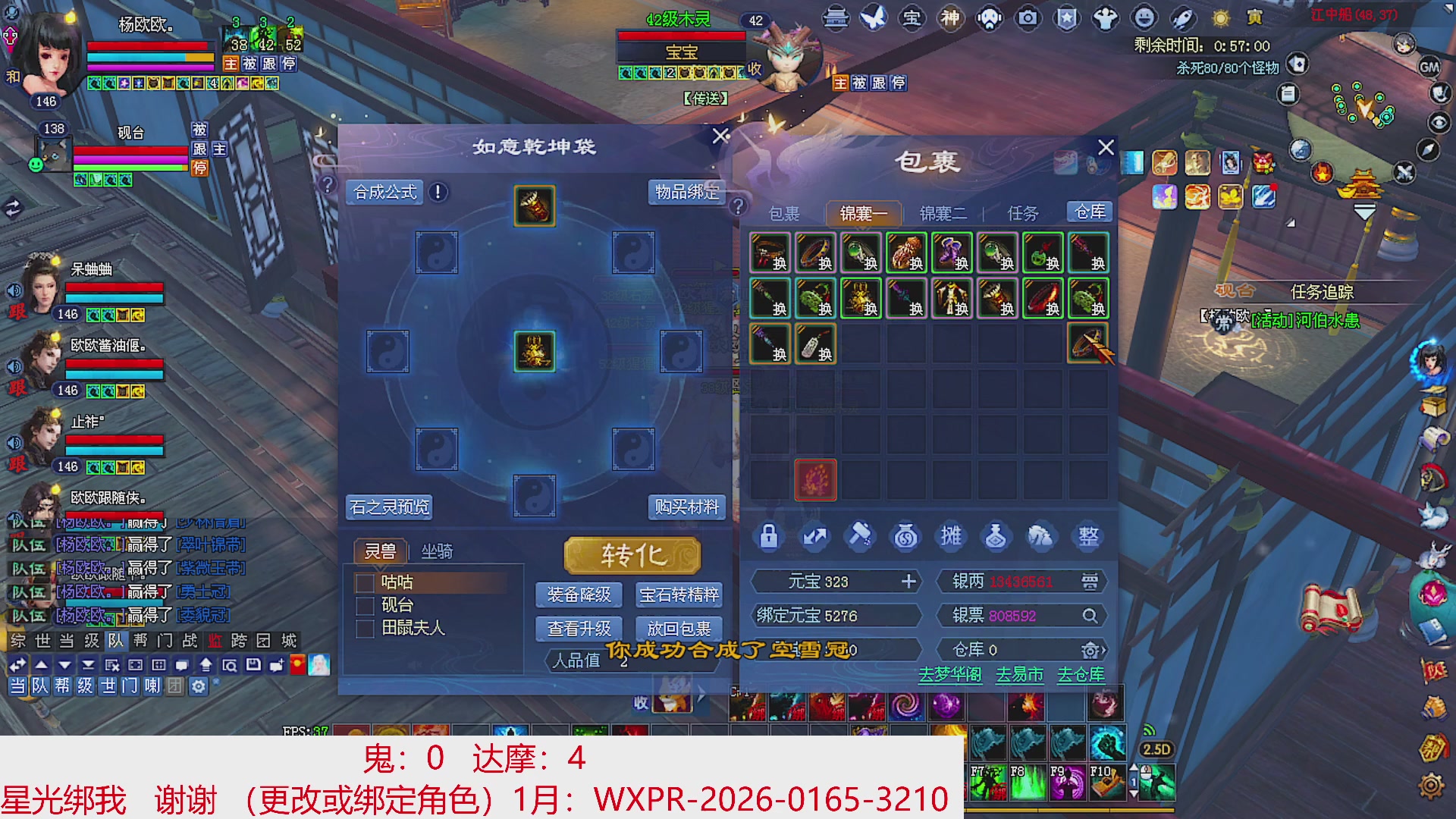
Task: Select the red flower item in the bag
Action: tap(815, 480)
